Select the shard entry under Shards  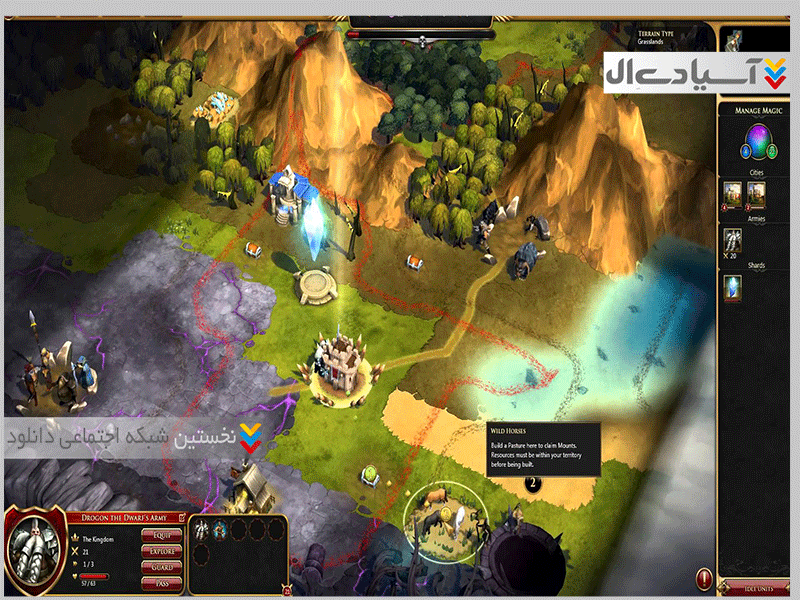[733, 288]
